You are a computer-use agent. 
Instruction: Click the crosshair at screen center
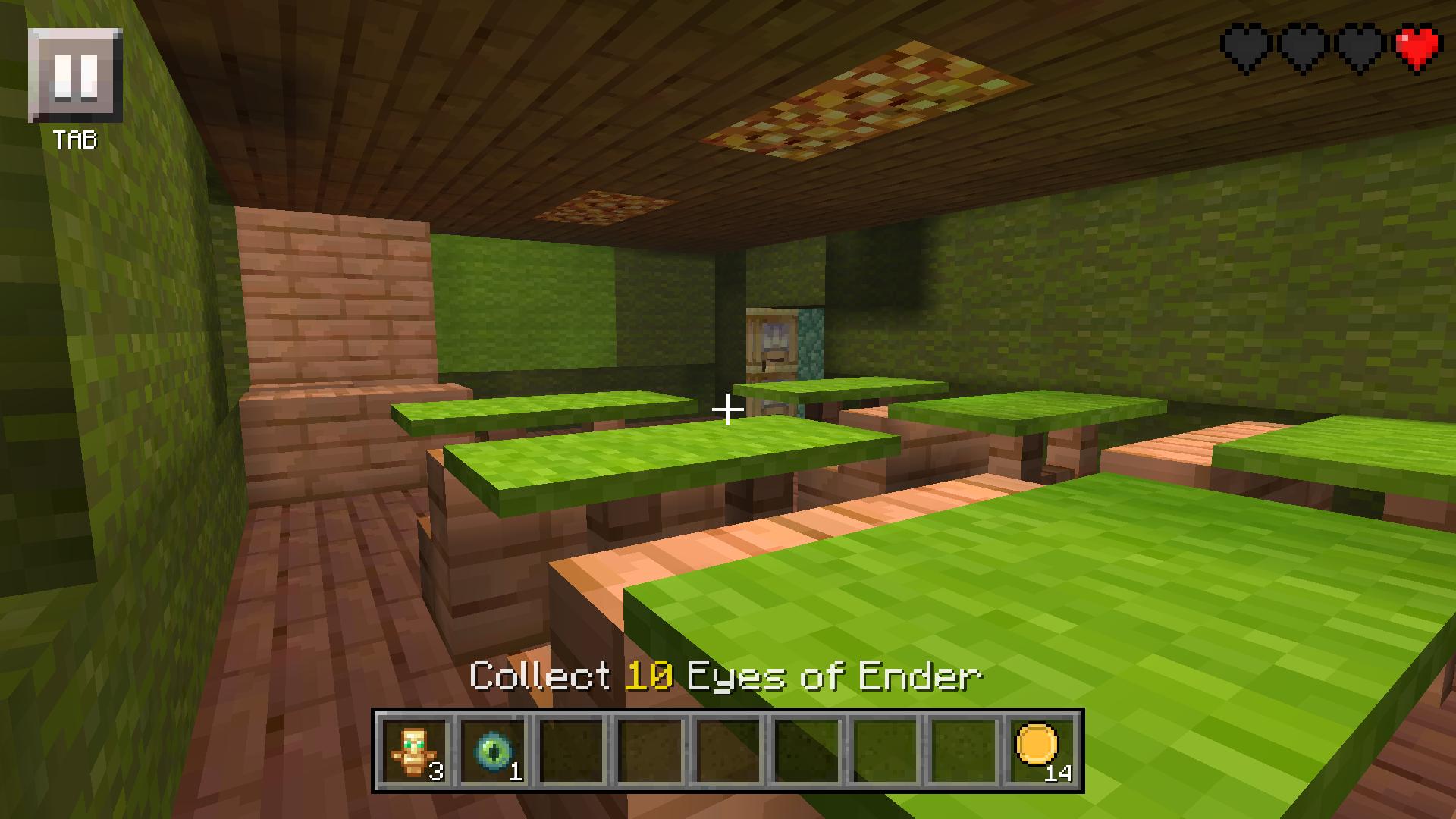(728, 409)
